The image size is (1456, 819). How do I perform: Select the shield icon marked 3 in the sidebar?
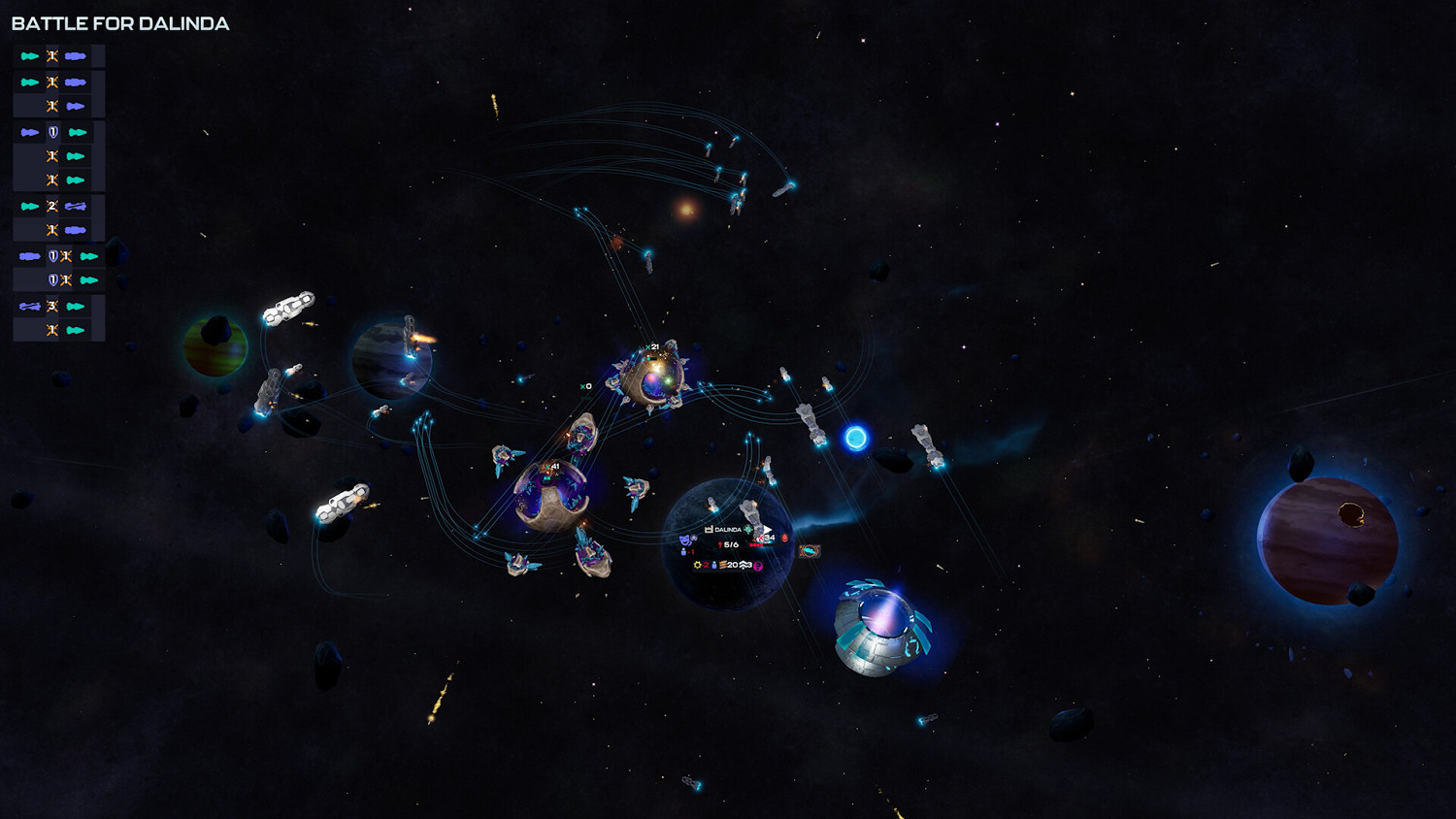click(x=50, y=305)
